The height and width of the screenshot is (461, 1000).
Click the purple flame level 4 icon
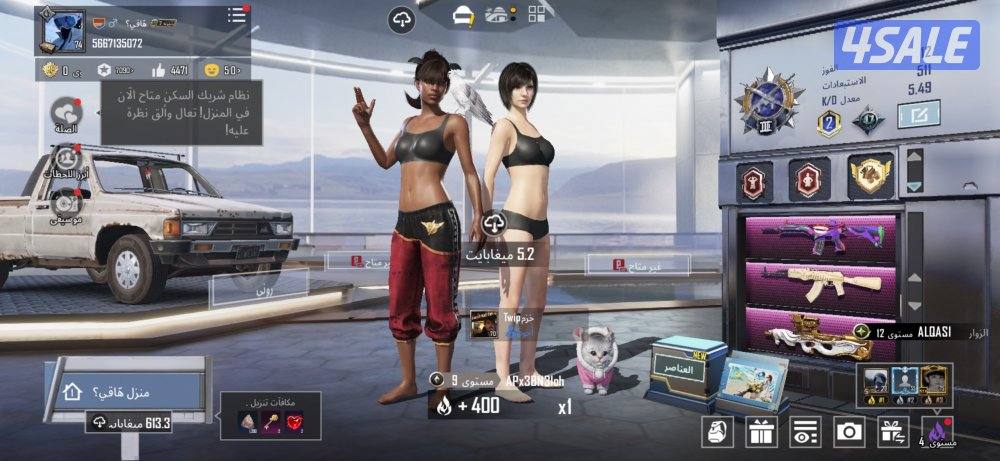coord(937,431)
